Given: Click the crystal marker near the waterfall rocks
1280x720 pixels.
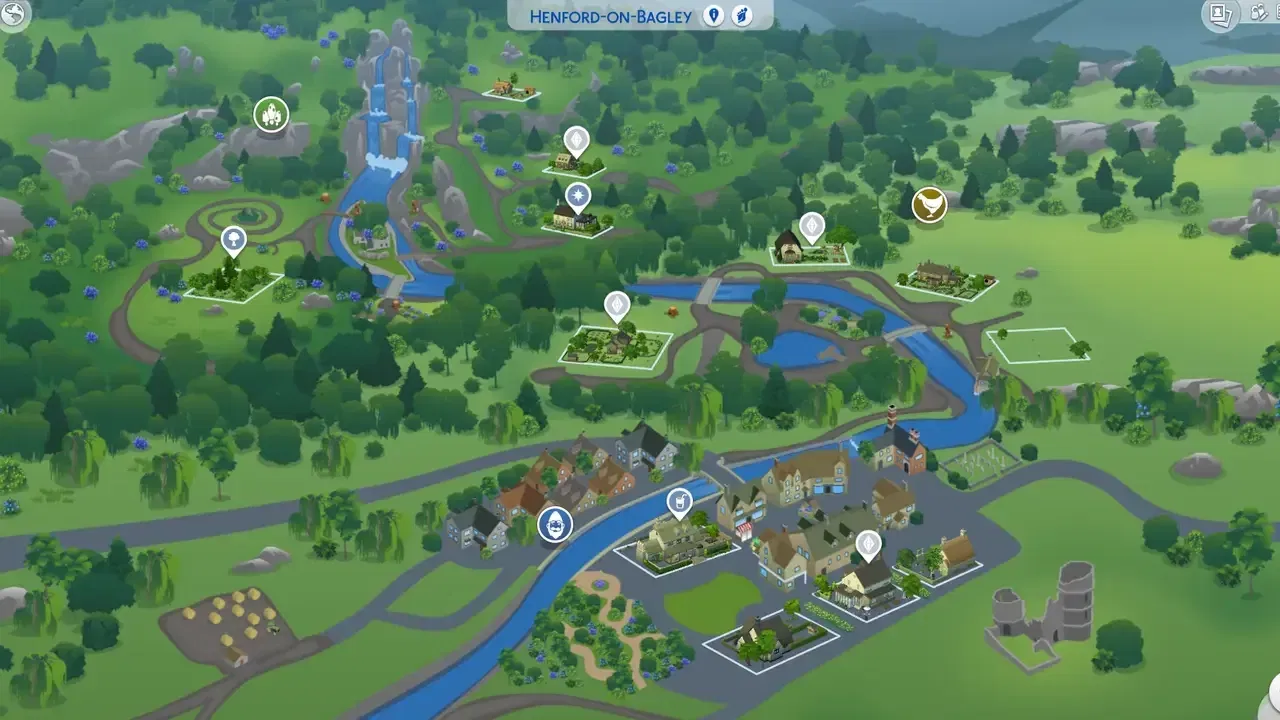Looking at the screenshot, I should [x=271, y=115].
